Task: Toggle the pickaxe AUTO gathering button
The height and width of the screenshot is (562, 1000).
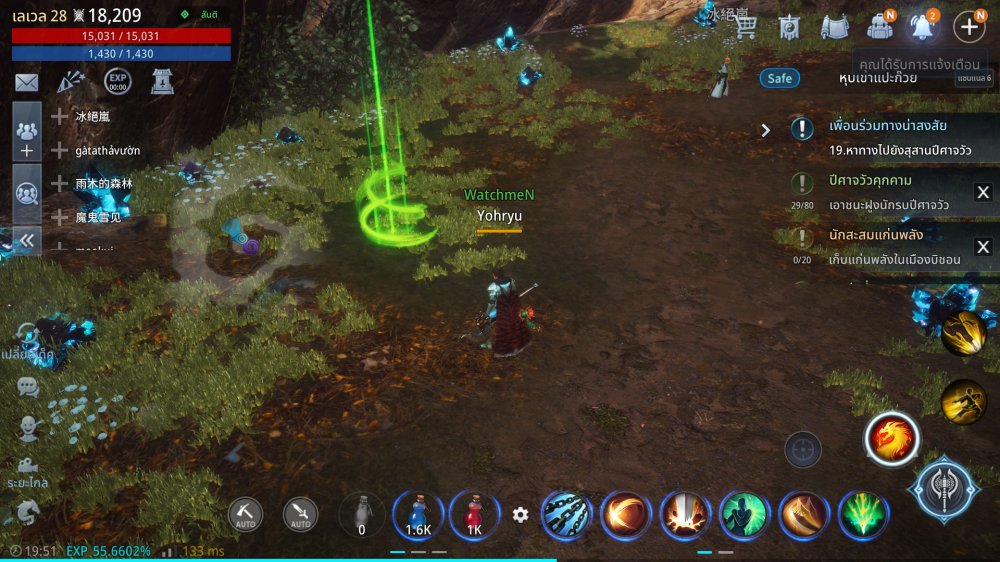Action: [245, 514]
